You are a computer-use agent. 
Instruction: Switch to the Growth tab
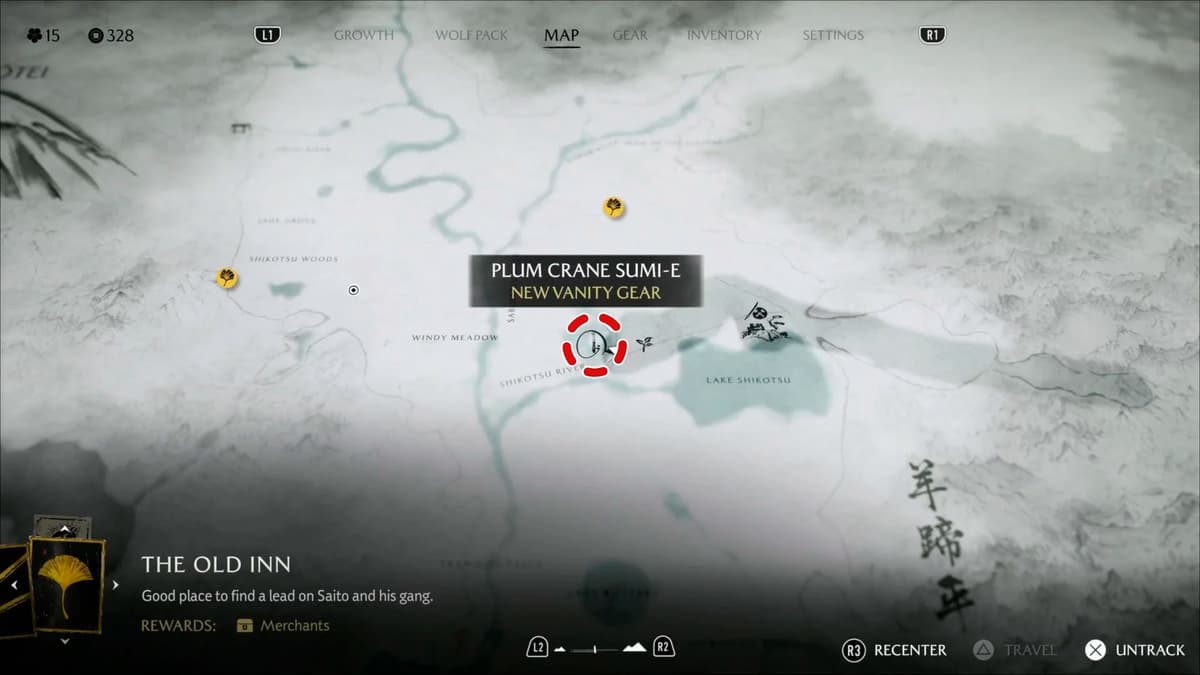coord(364,35)
